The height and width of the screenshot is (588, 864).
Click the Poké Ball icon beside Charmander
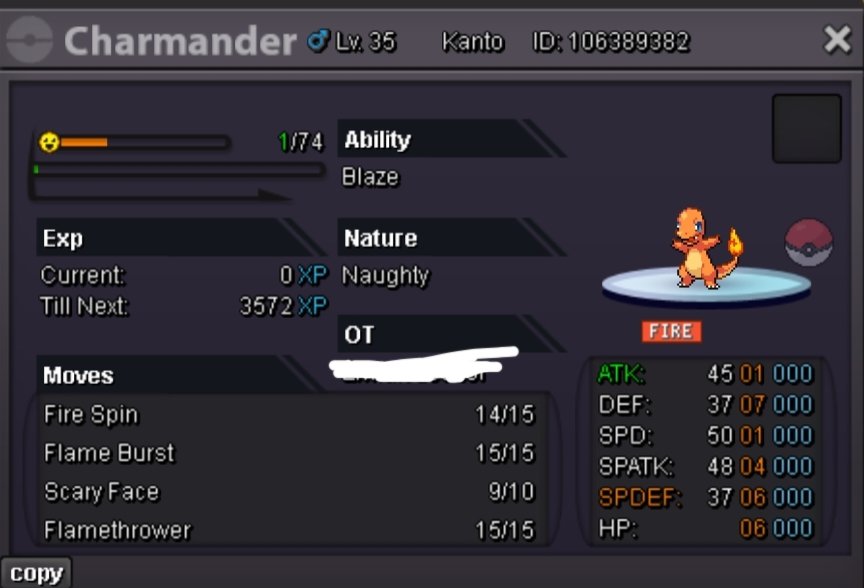[809, 243]
